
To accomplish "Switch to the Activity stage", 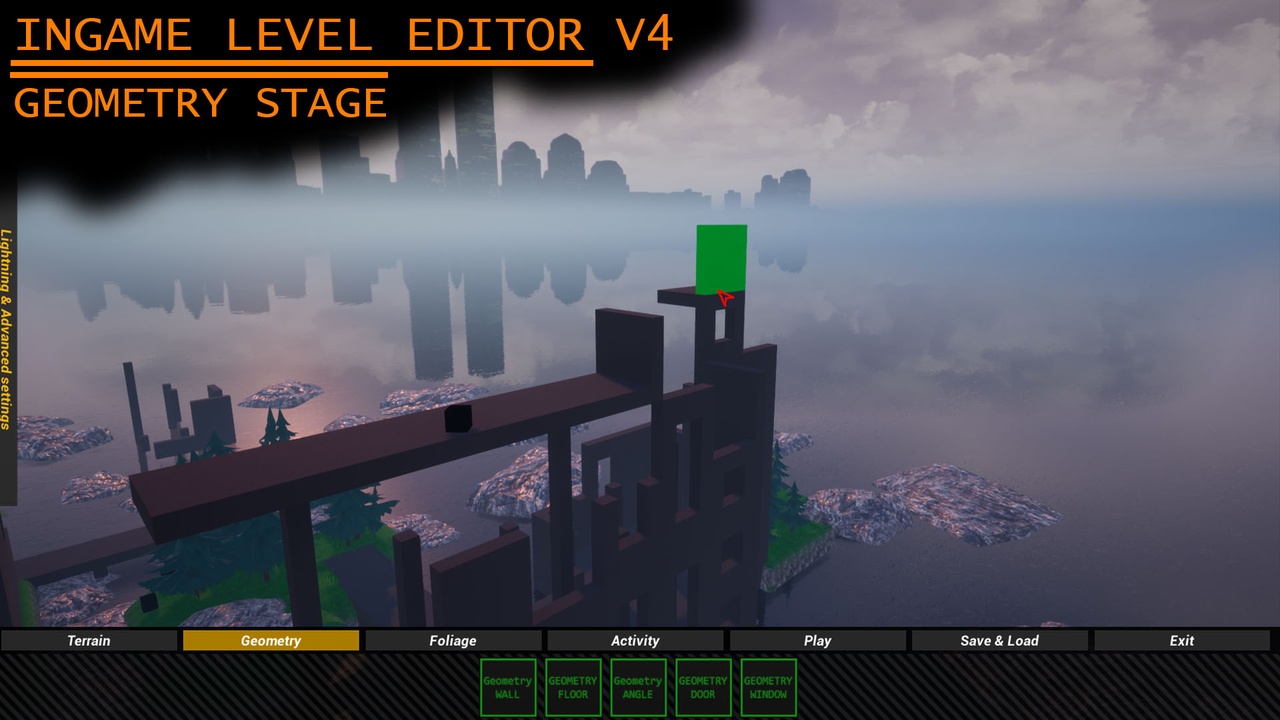I will coord(636,640).
